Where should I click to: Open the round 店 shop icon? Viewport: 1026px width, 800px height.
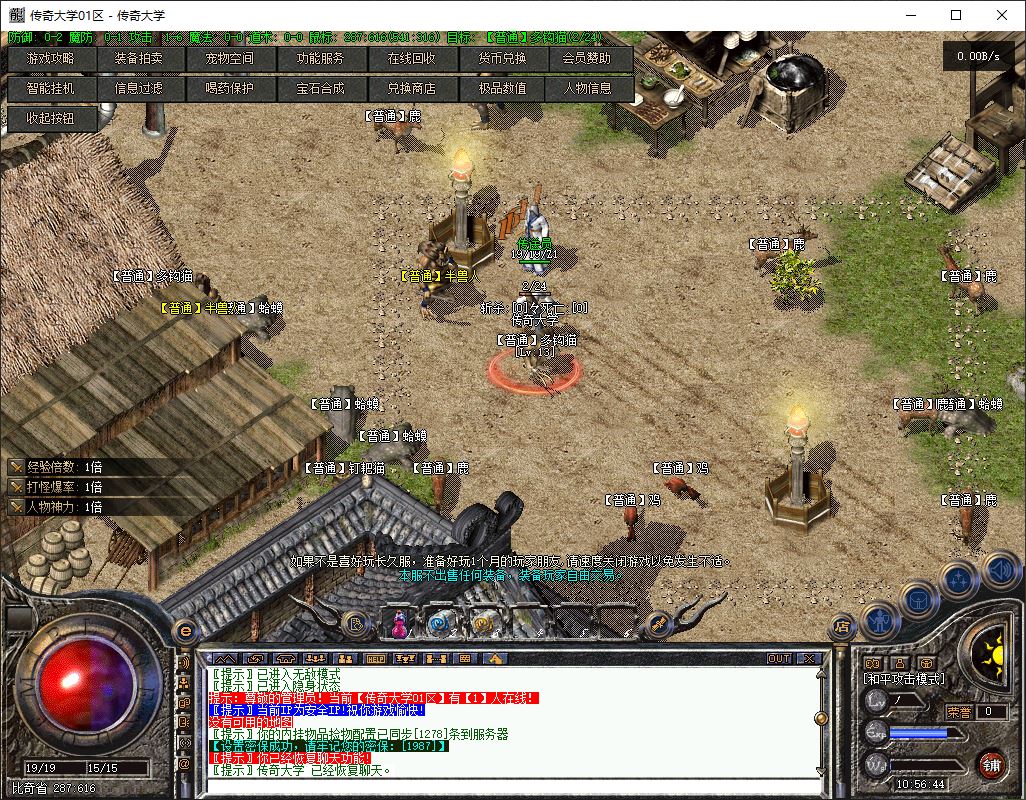point(842,627)
